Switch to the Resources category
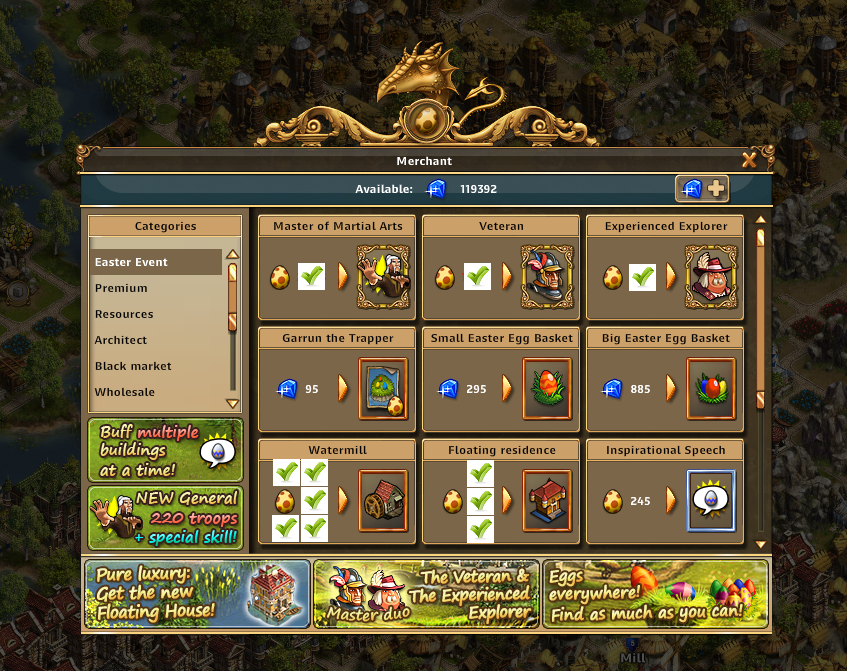Image resolution: width=847 pixels, height=671 pixels. tap(155, 314)
